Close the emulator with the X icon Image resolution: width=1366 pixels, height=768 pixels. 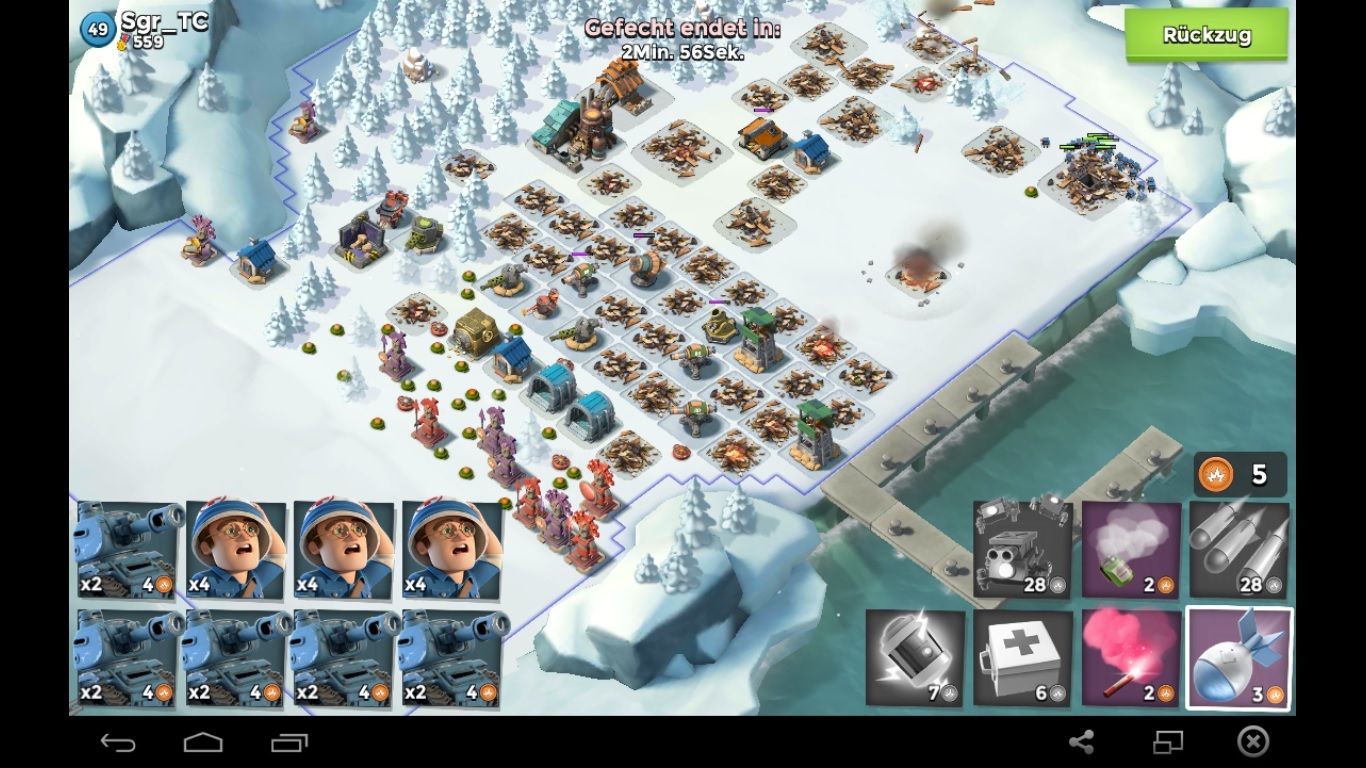click(x=1253, y=742)
